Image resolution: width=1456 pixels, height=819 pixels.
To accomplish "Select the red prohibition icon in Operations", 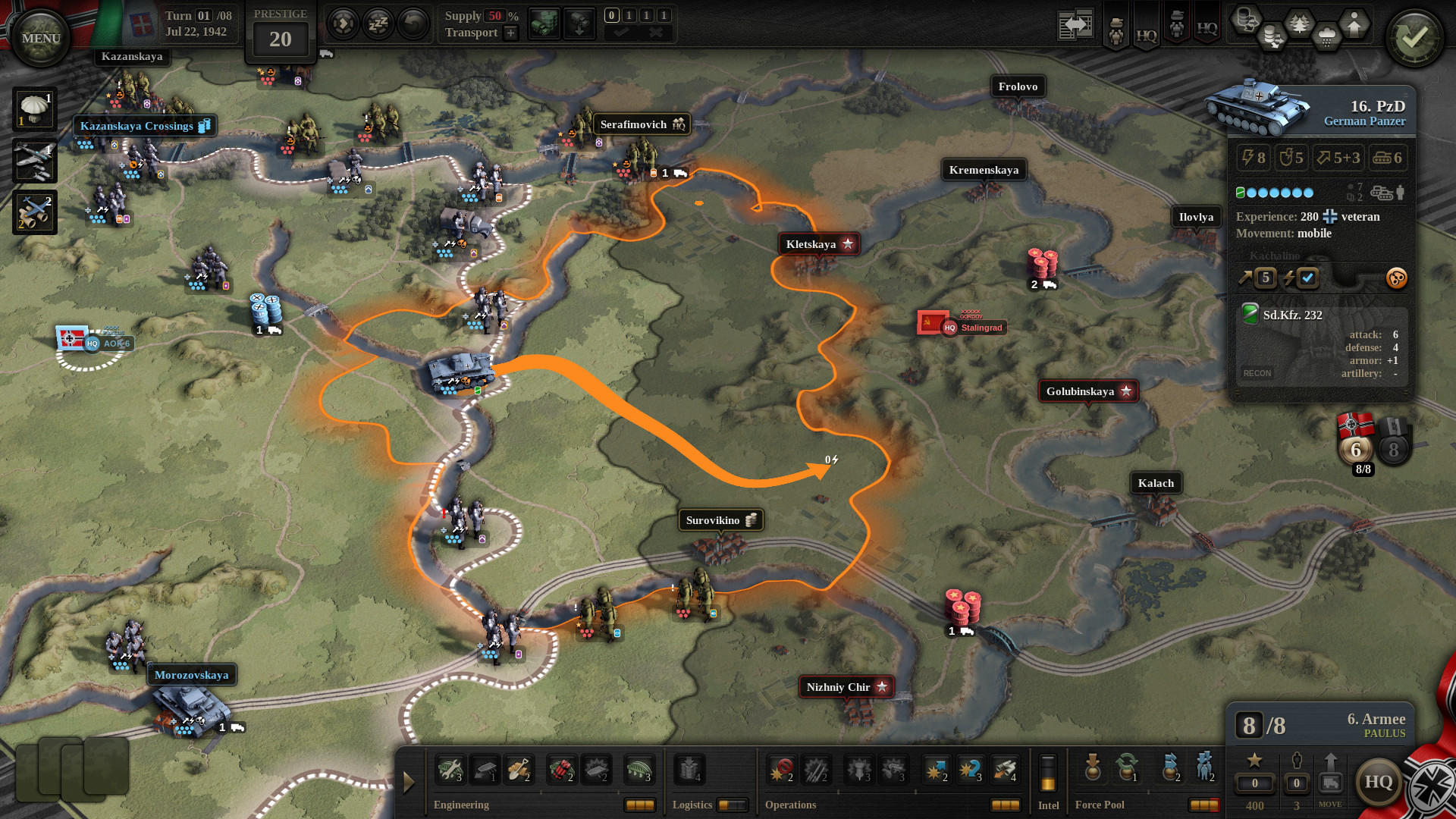I will coord(781,769).
